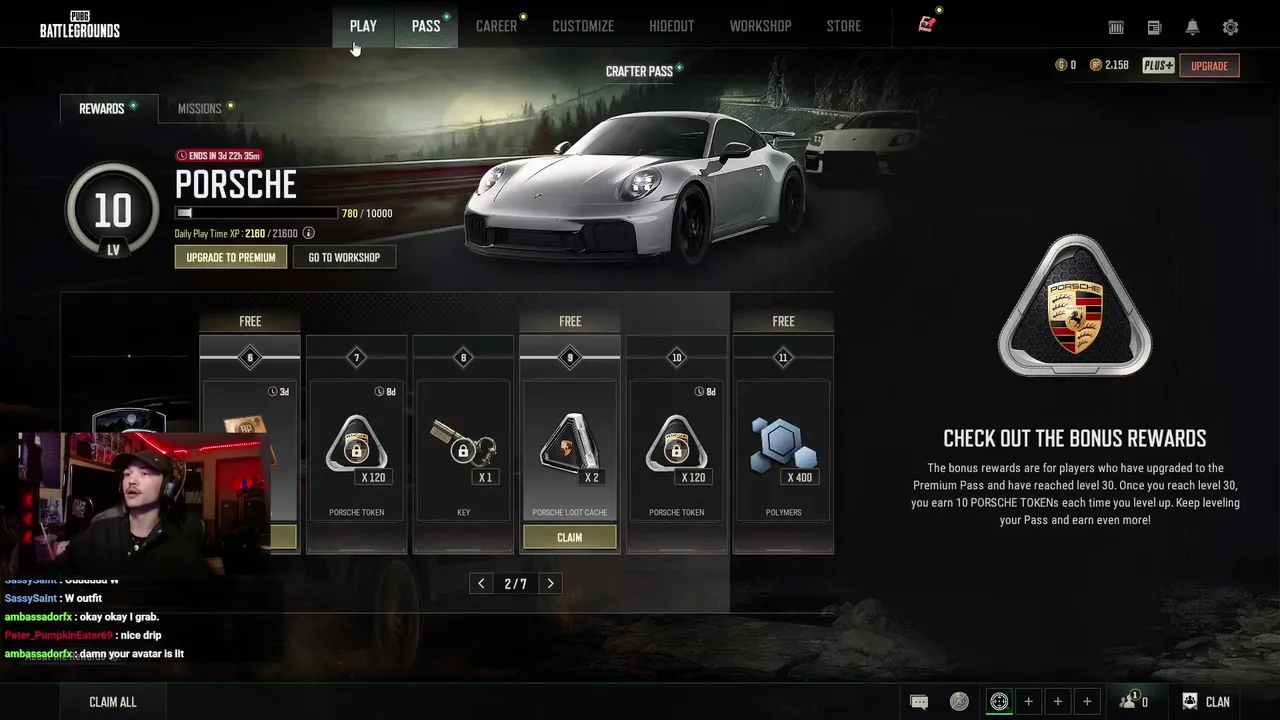Click the Upgrade to Premium button
1280x720 pixels.
coord(231,257)
